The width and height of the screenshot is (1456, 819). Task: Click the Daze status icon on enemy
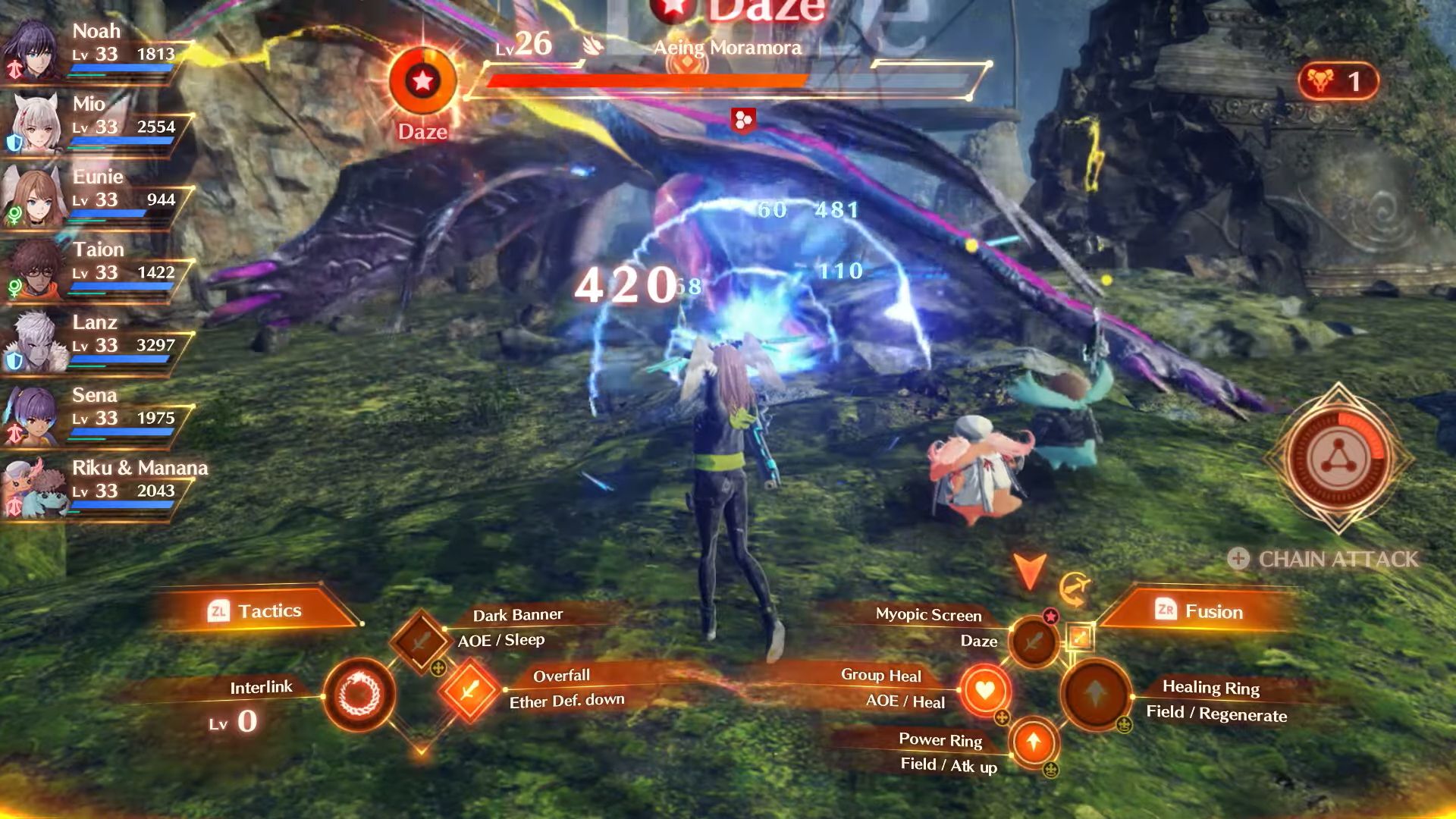[422, 81]
